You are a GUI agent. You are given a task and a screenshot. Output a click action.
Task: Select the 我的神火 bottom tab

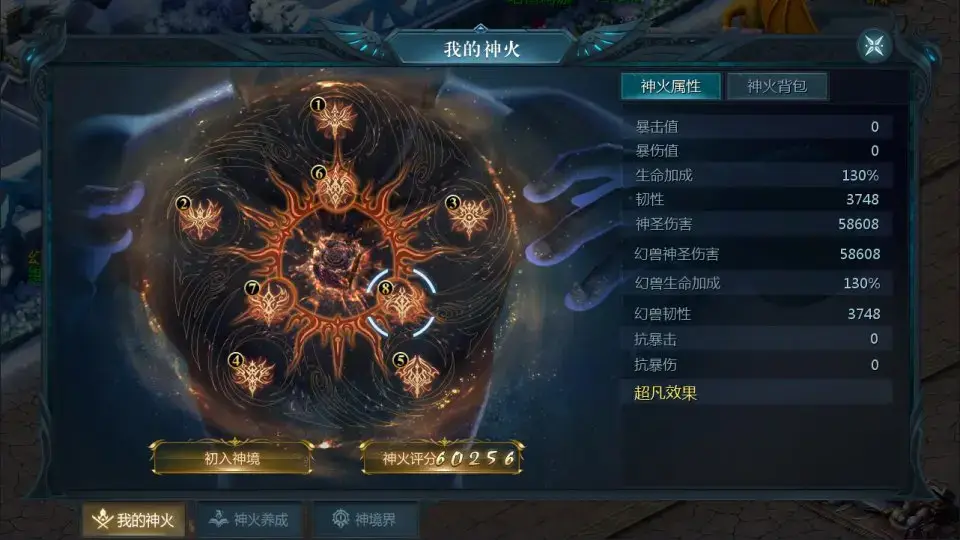[x=133, y=520]
